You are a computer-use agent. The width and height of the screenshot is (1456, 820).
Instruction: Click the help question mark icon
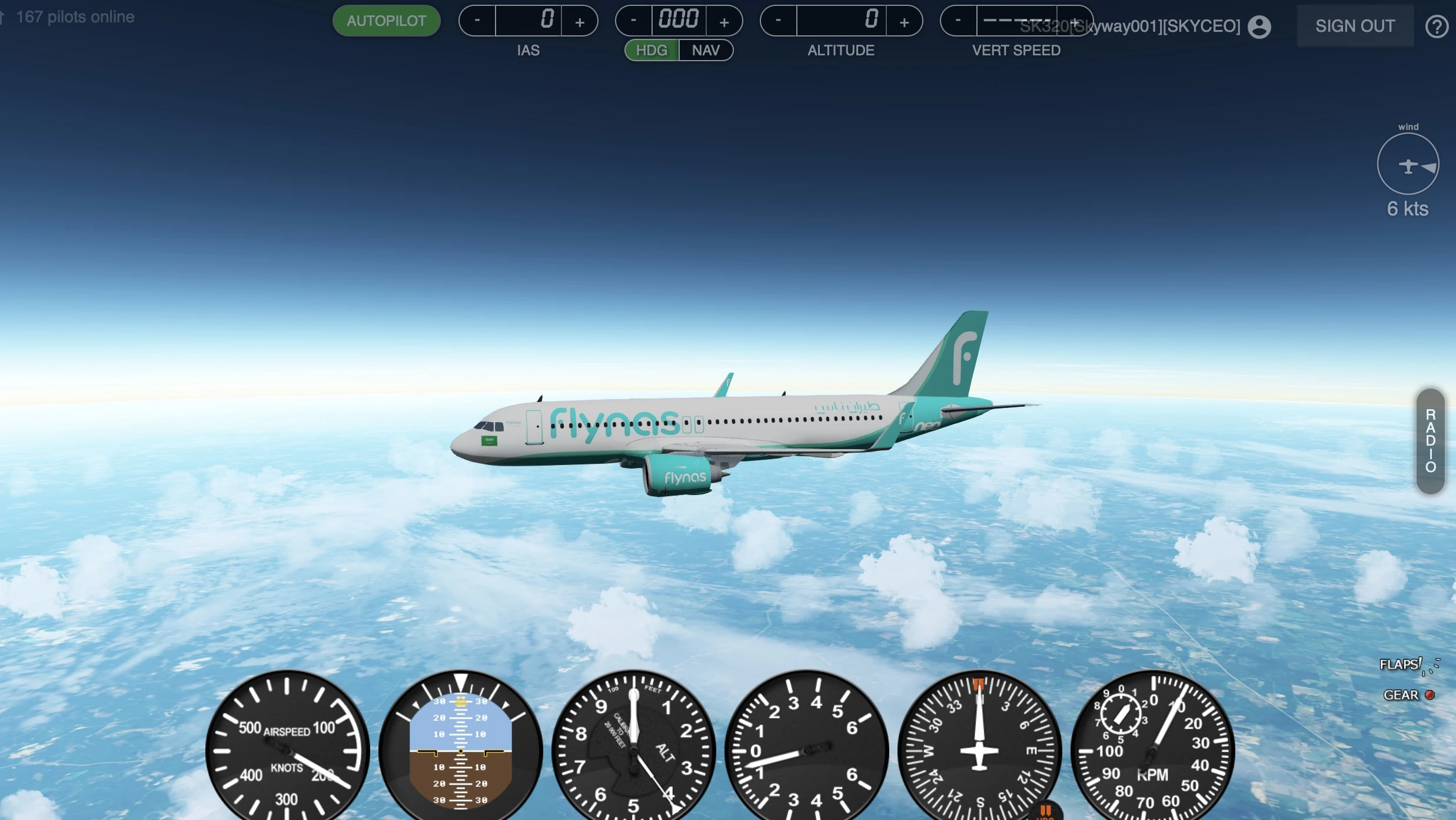tap(1437, 26)
